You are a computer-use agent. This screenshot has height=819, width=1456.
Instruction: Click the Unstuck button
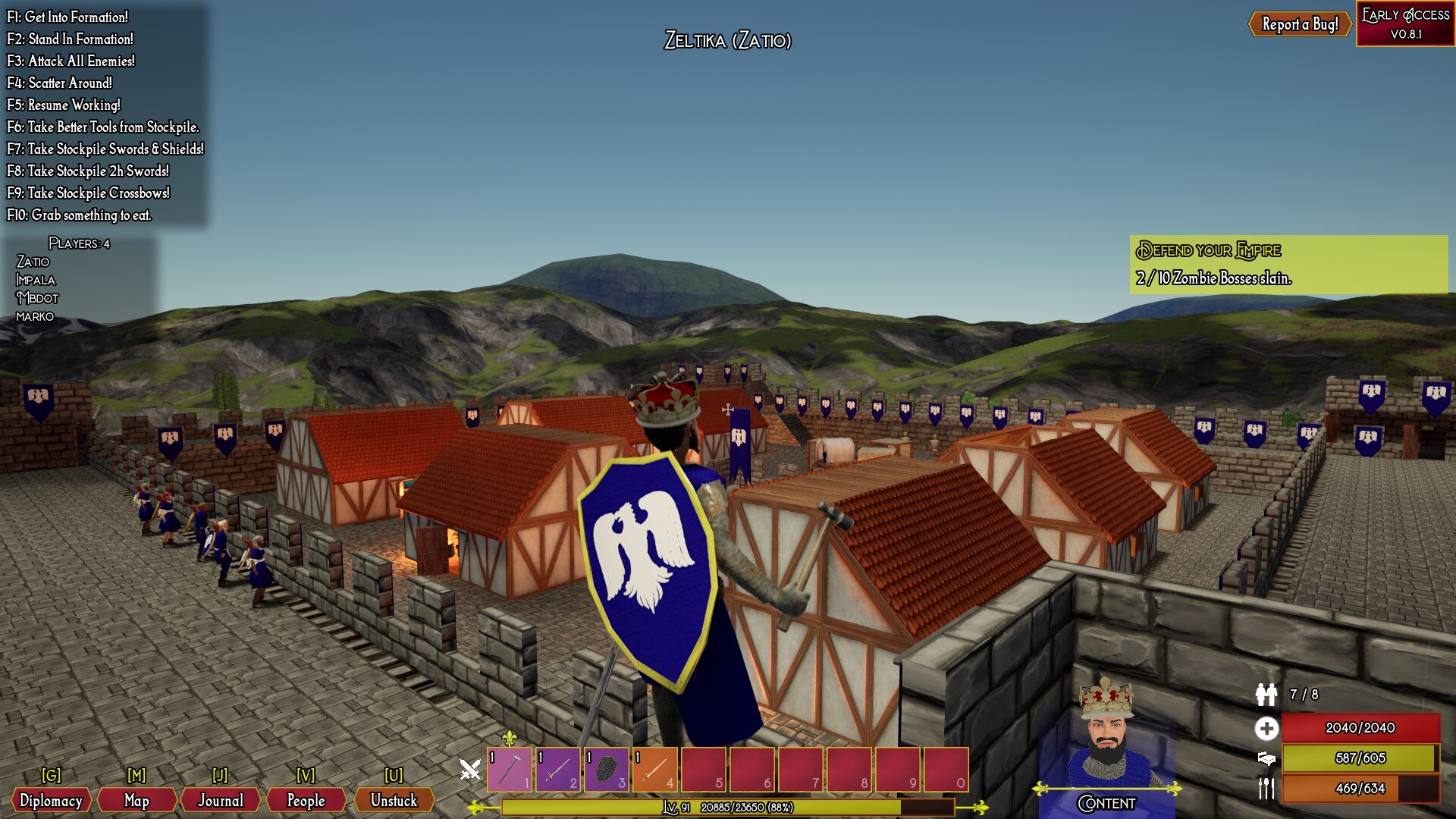(x=394, y=800)
